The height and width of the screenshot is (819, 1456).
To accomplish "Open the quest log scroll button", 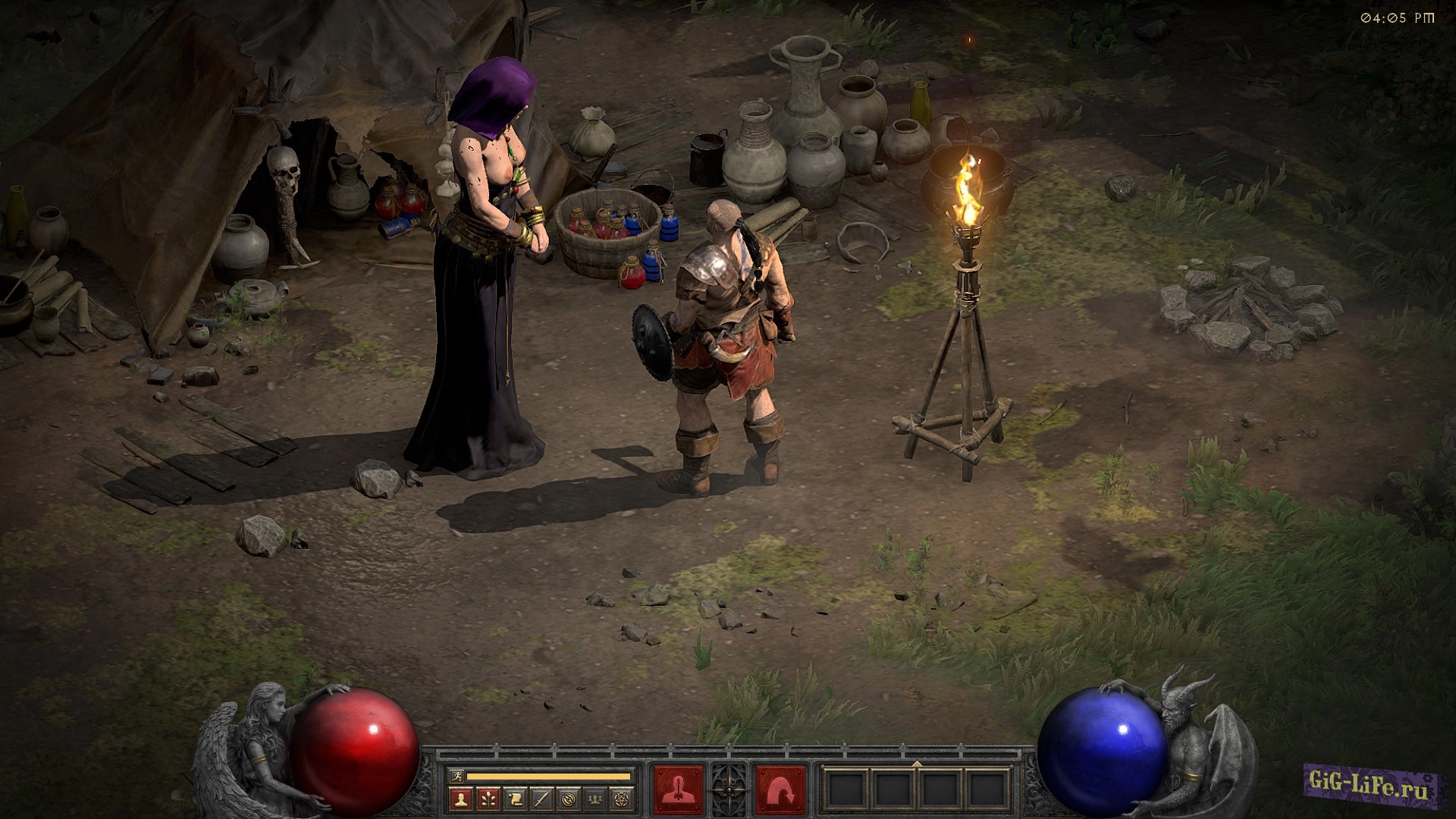I will 515,799.
